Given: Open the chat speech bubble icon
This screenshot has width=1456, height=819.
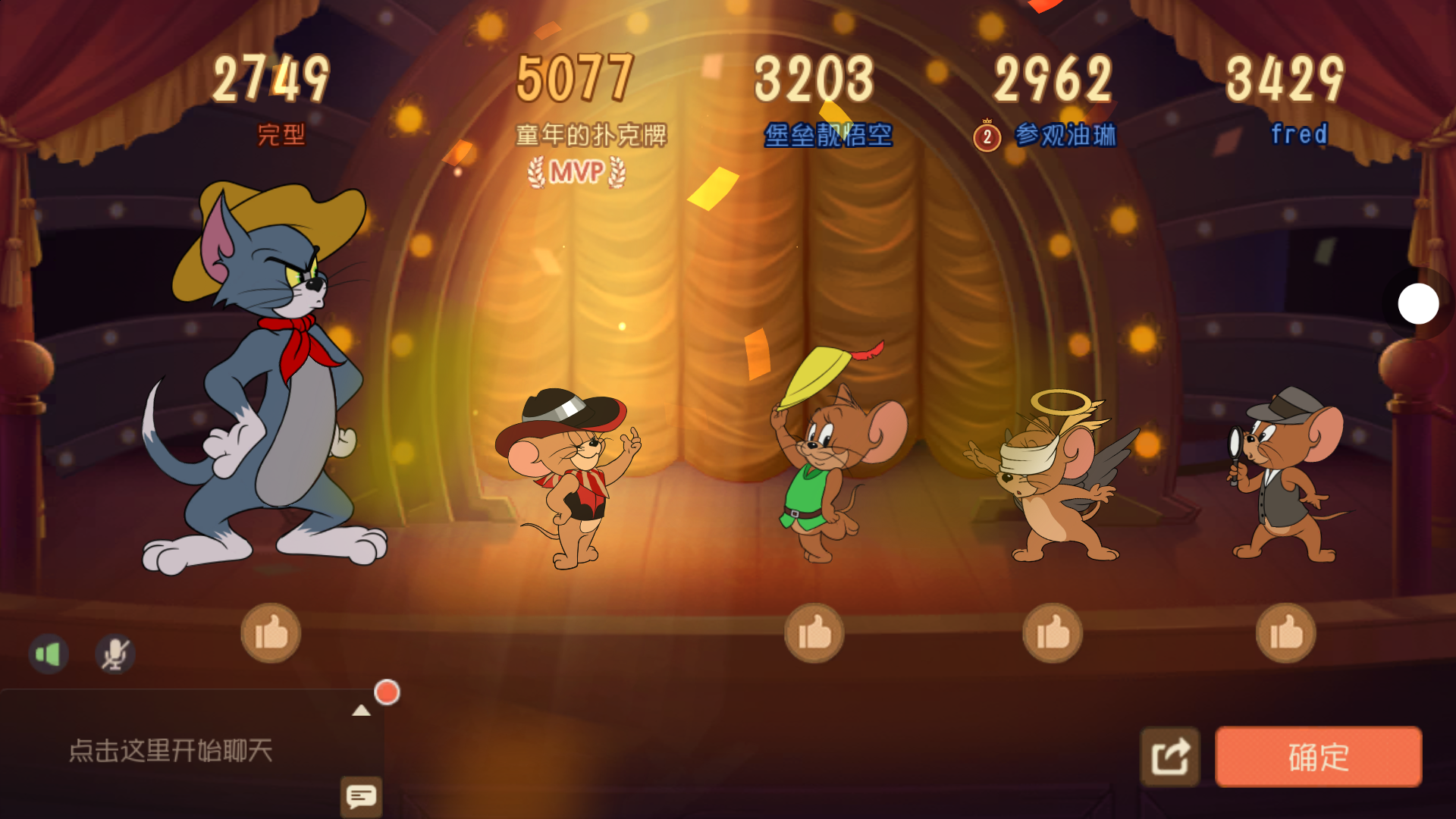Looking at the screenshot, I should [361, 796].
